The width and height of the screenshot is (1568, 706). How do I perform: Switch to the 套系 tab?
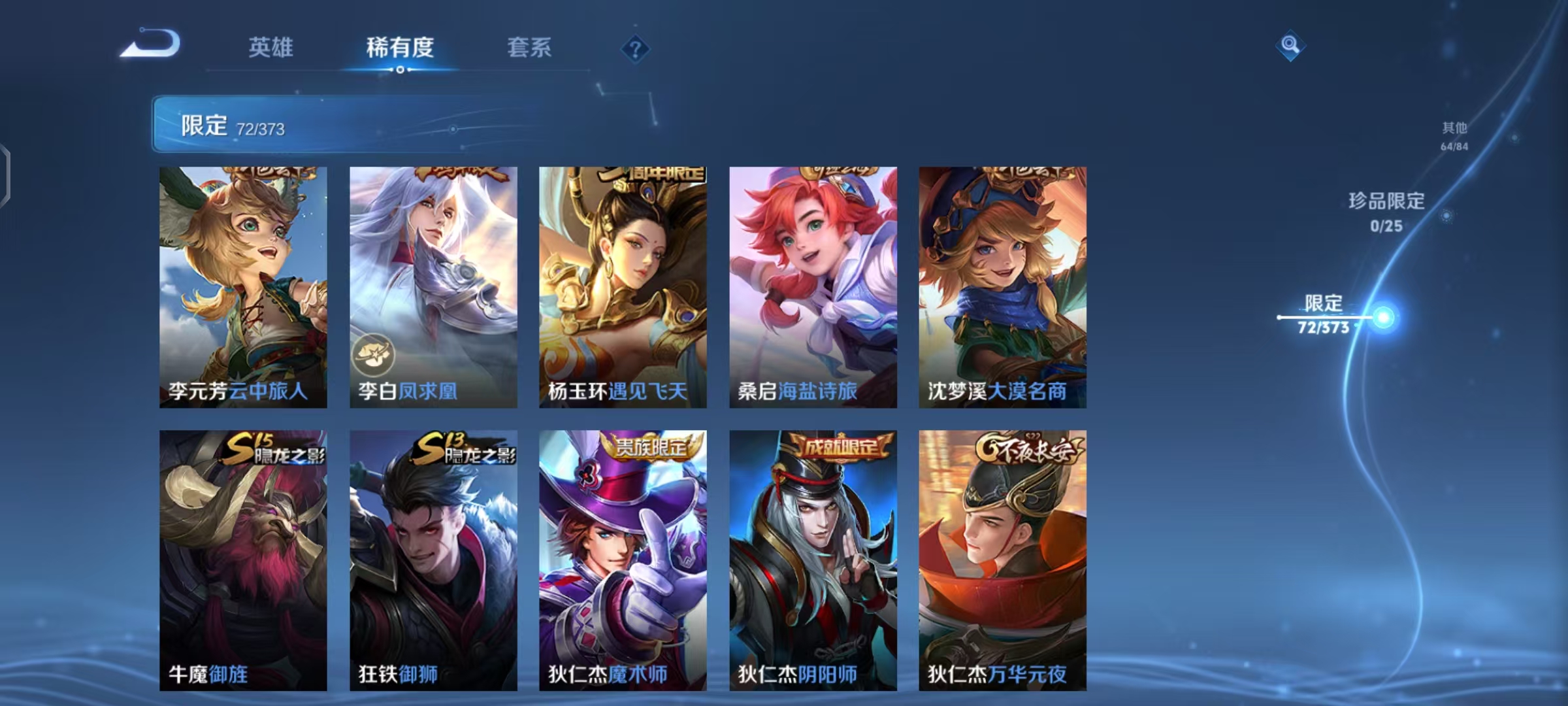pos(529,47)
